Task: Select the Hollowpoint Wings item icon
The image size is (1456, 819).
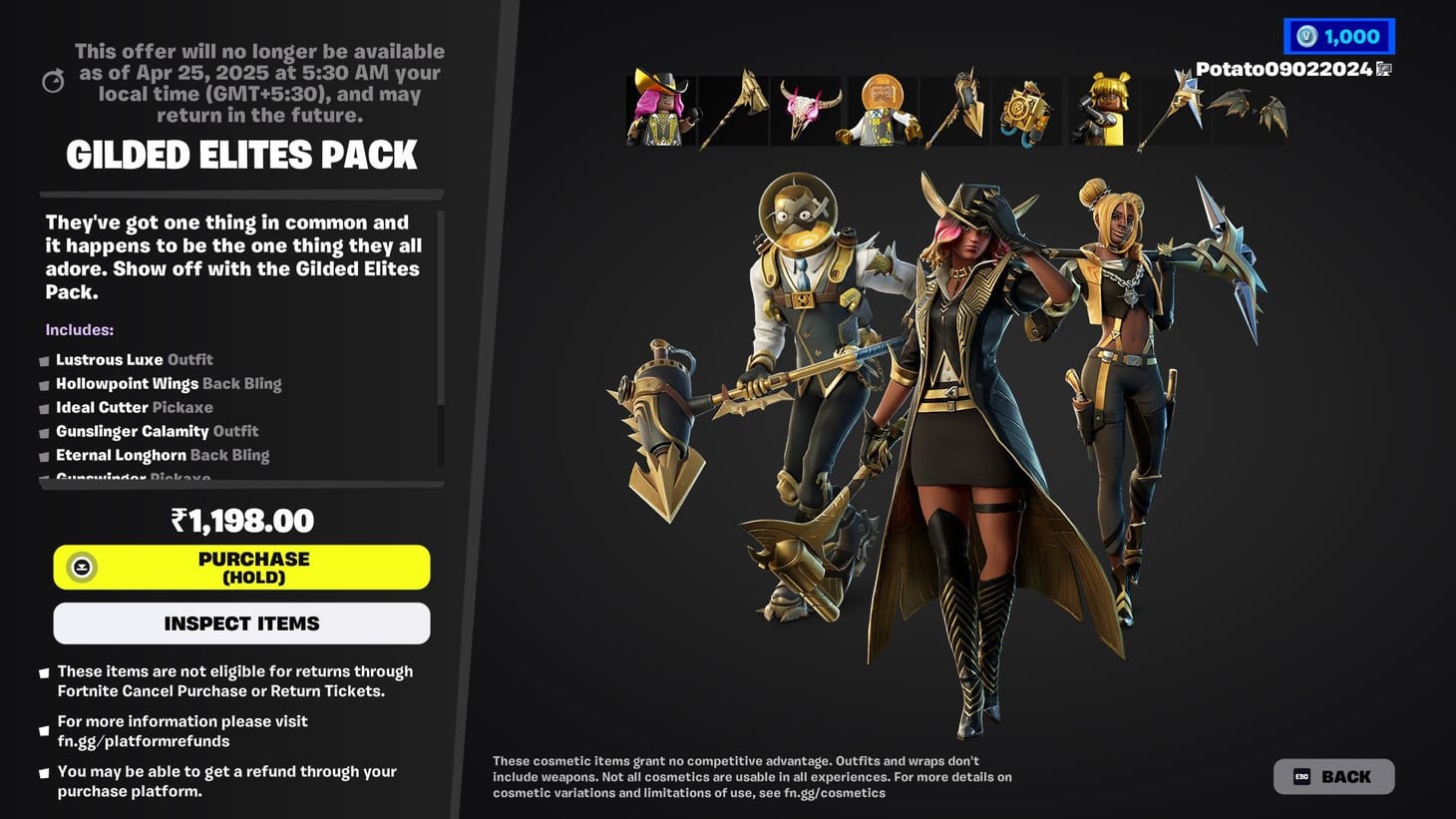Action: [x=1247, y=110]
